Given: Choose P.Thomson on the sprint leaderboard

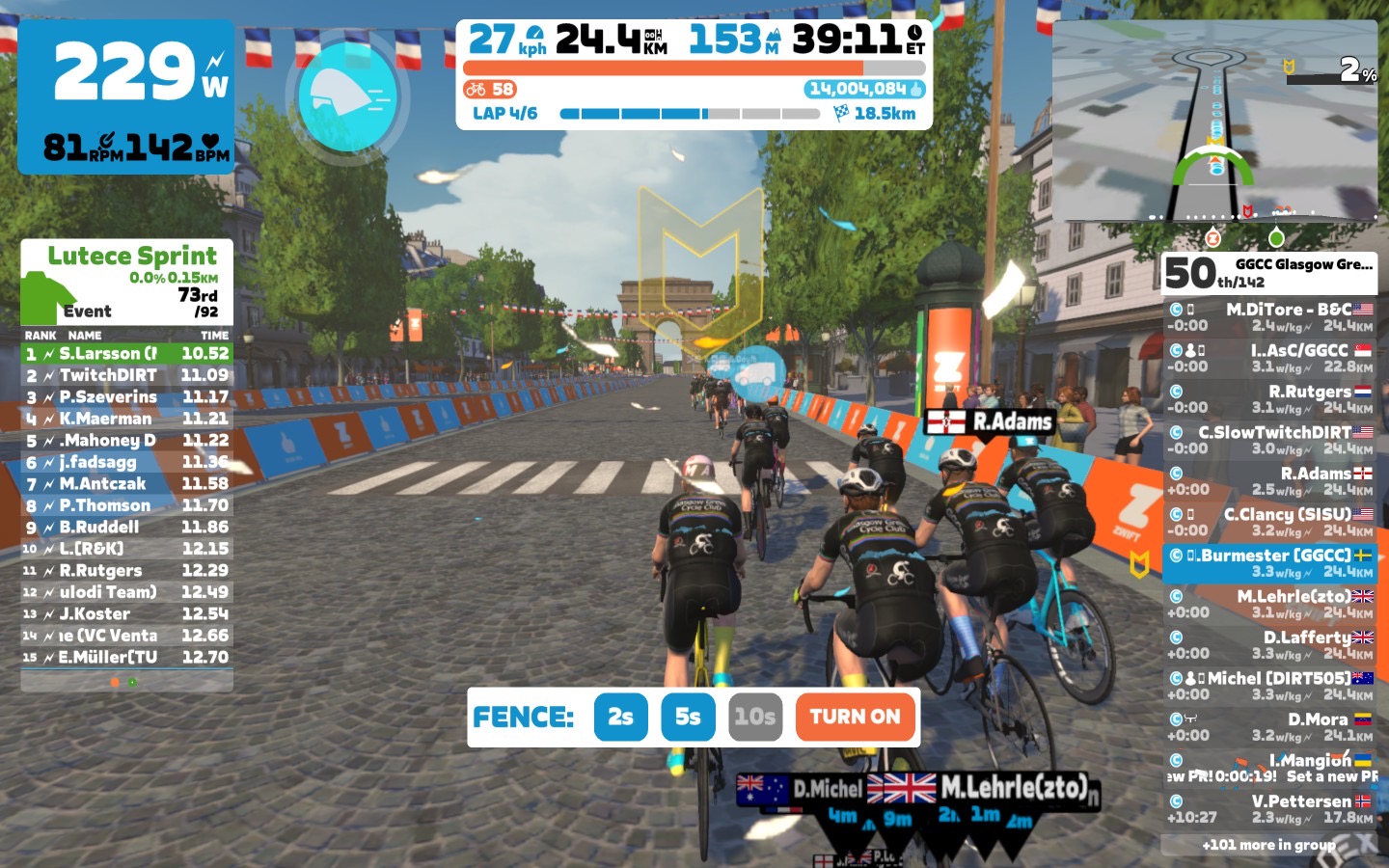Looking at the screenshot, I should click(126, 505).
